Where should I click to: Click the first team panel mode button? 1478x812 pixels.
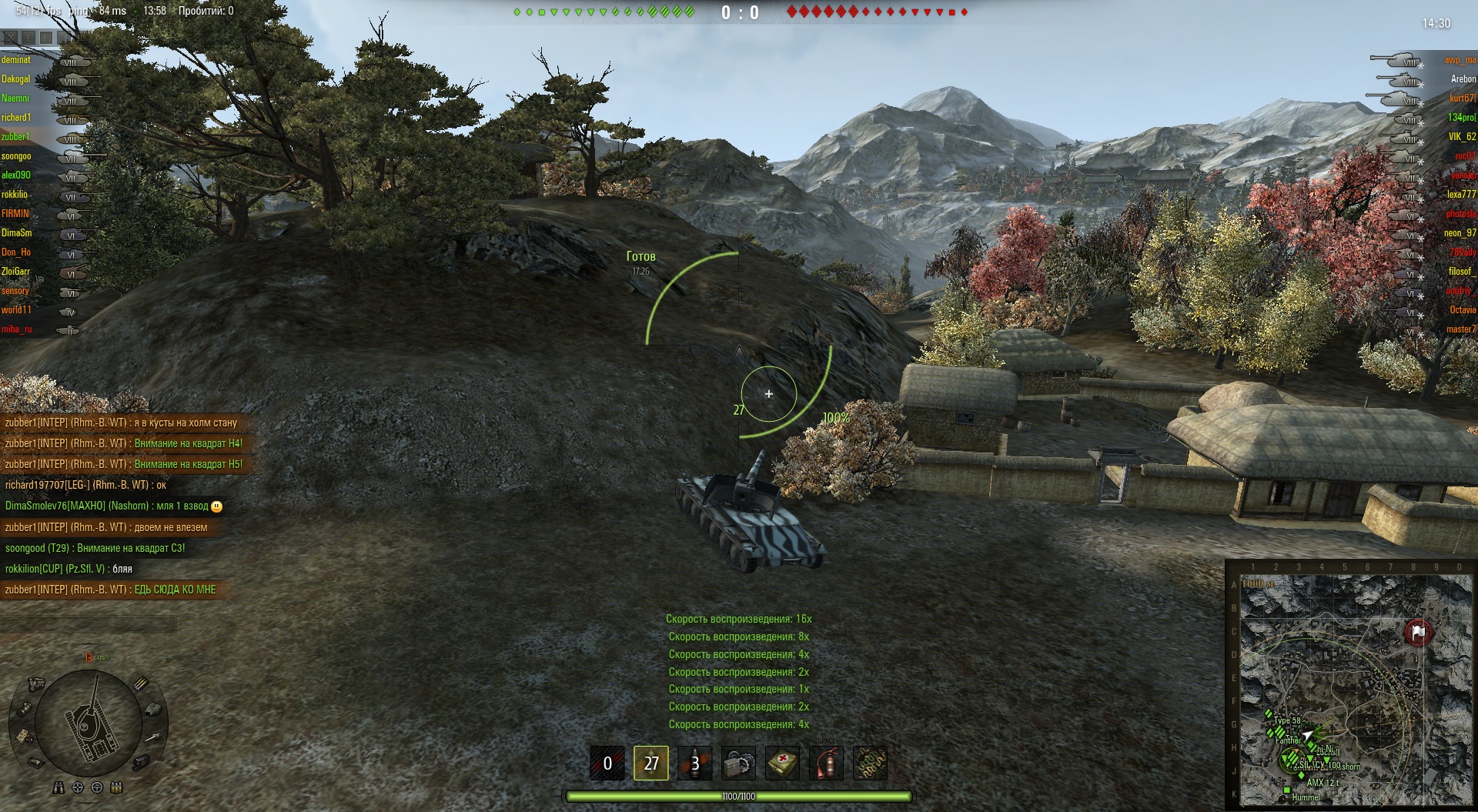coord(10,37)
